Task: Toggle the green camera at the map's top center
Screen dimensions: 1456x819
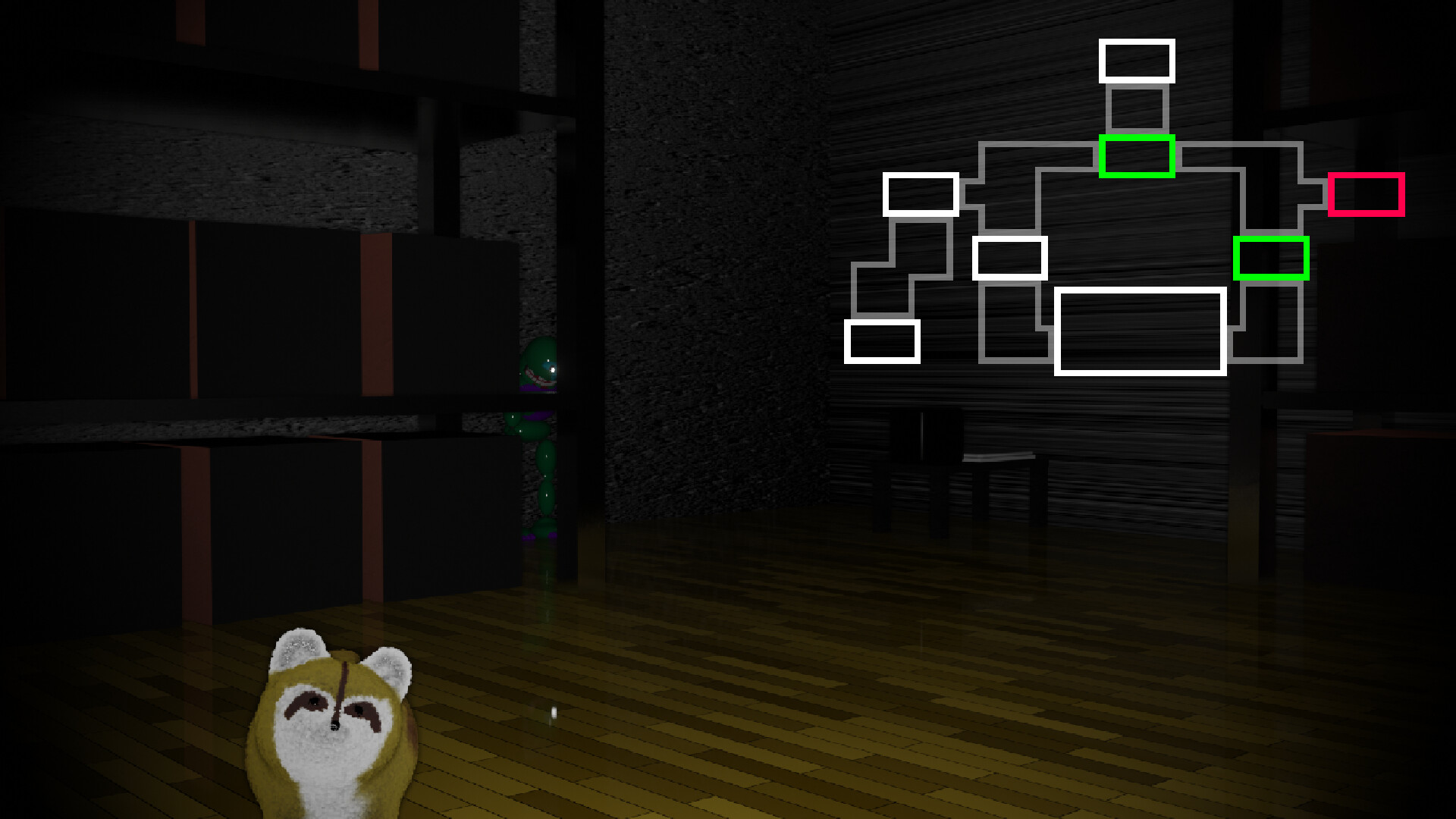Action: (x=1137, y=158)
